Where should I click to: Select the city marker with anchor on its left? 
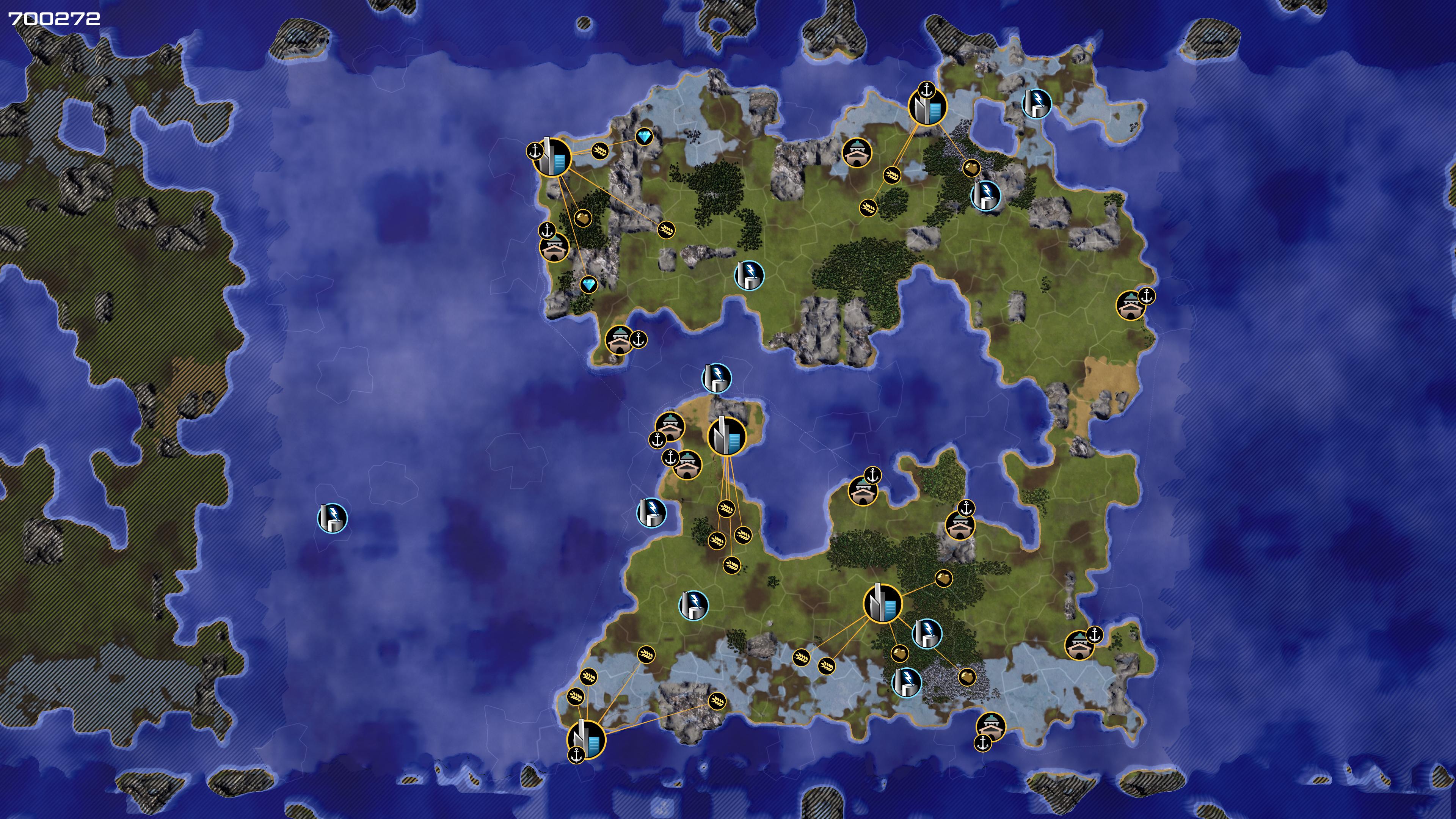(x=552, y=158)
